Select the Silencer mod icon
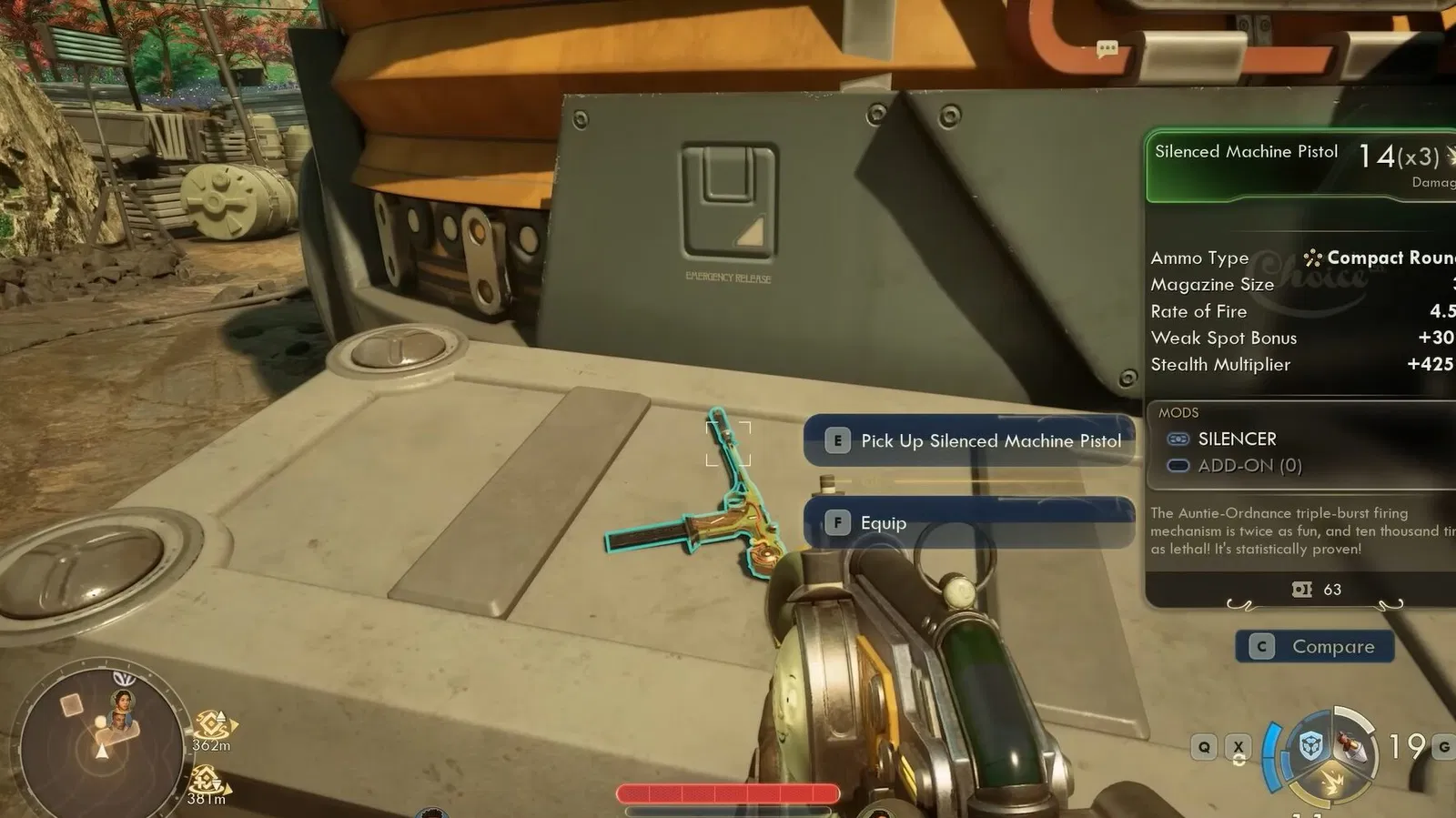Image resolution: width=1456 pixels, height=818 pixels. [1179, 439]
